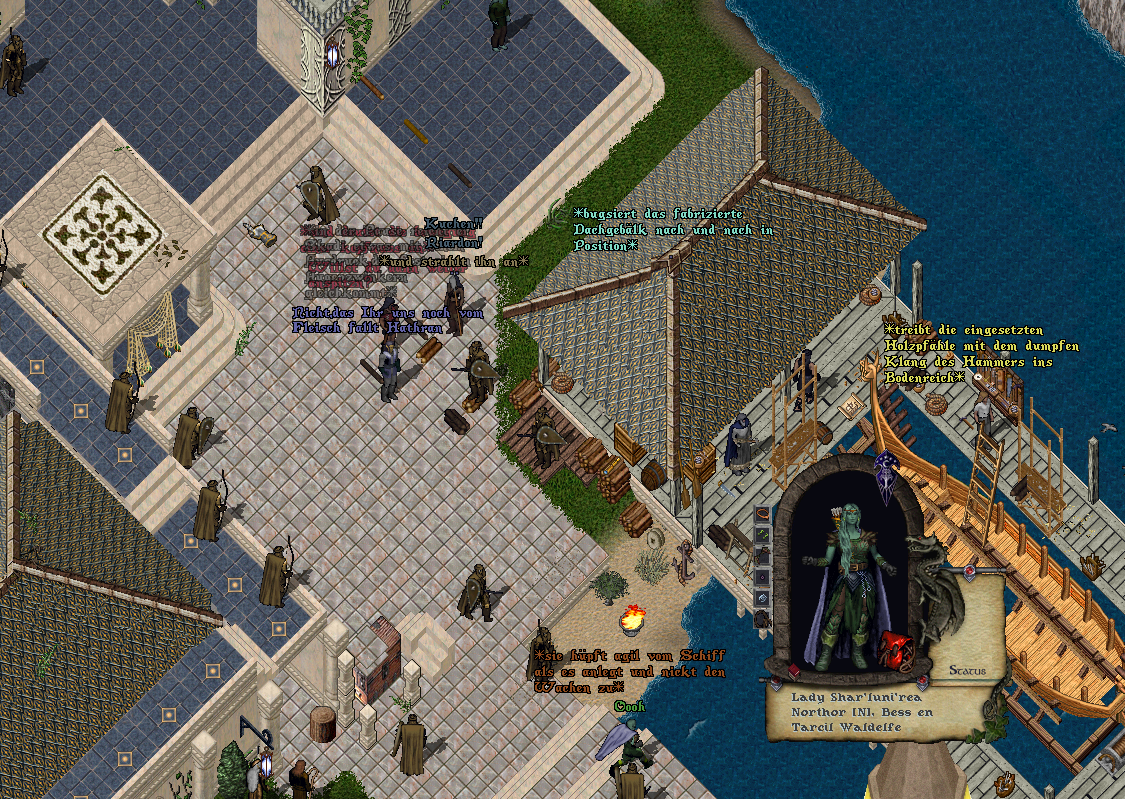Image resolution: width=1125 pixels, height=799 pixels.
Task: Click the small red book below the paperdoll
Action: [x=794, y=671]
